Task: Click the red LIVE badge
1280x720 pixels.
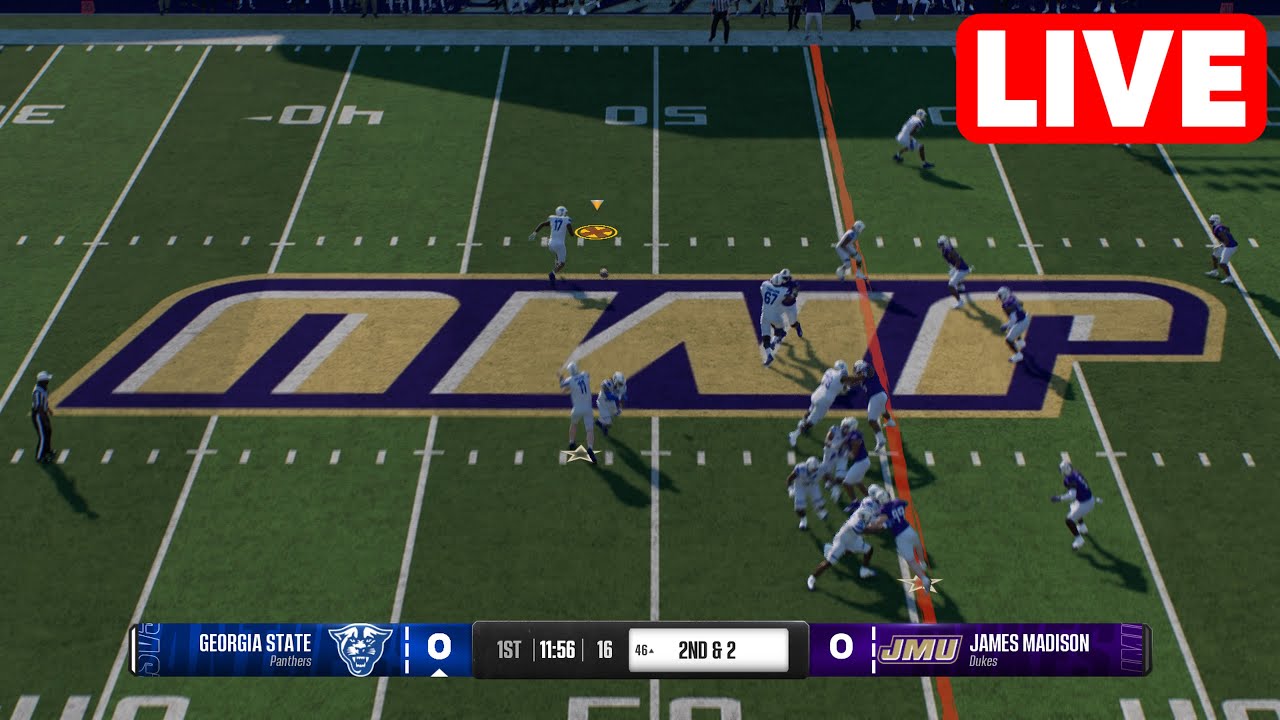Action: [1111, 79]
